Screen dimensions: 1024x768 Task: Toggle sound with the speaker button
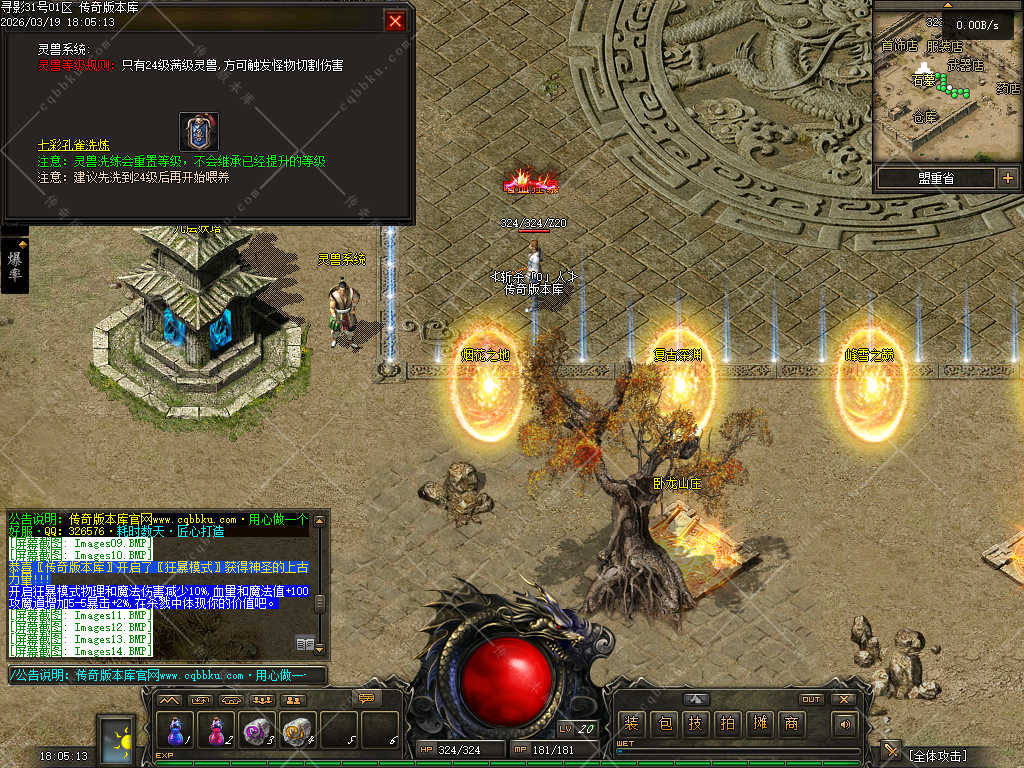(846, 723)
